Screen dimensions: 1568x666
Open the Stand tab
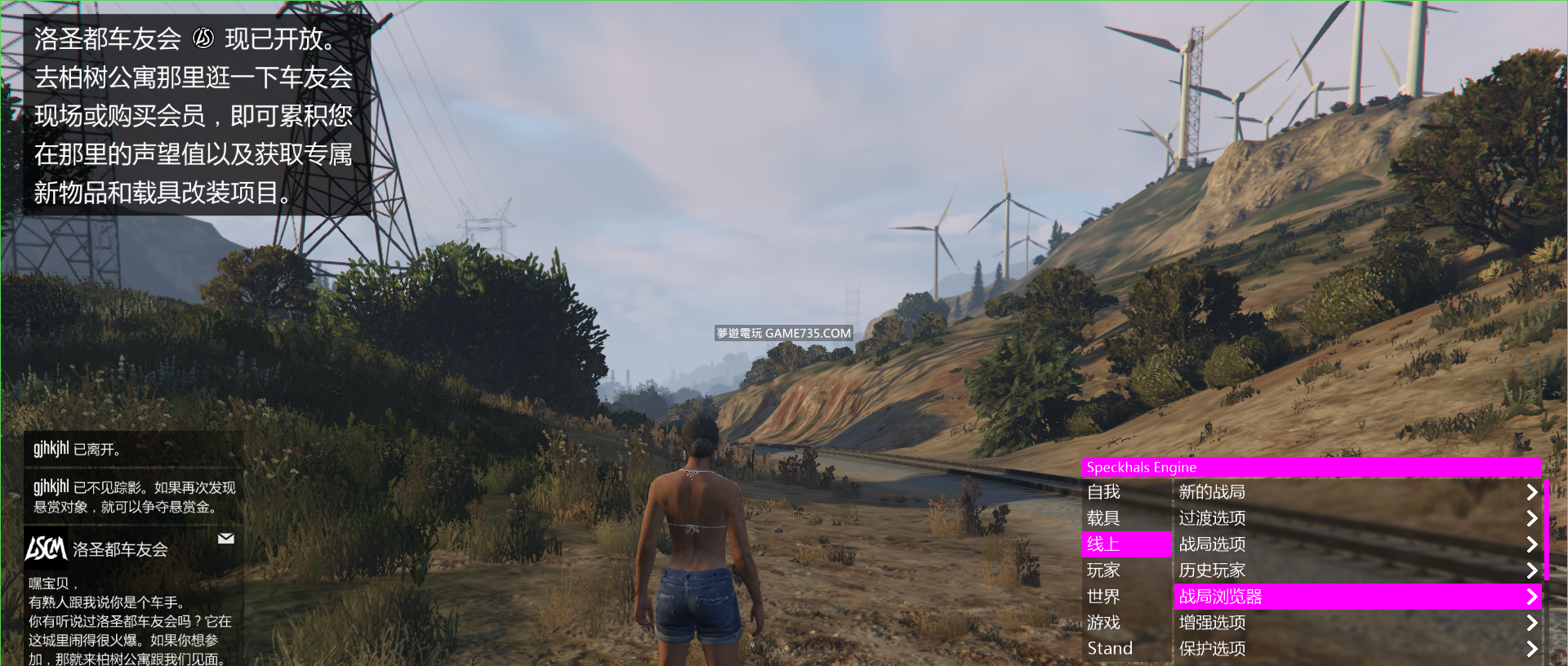point(1126,649)
